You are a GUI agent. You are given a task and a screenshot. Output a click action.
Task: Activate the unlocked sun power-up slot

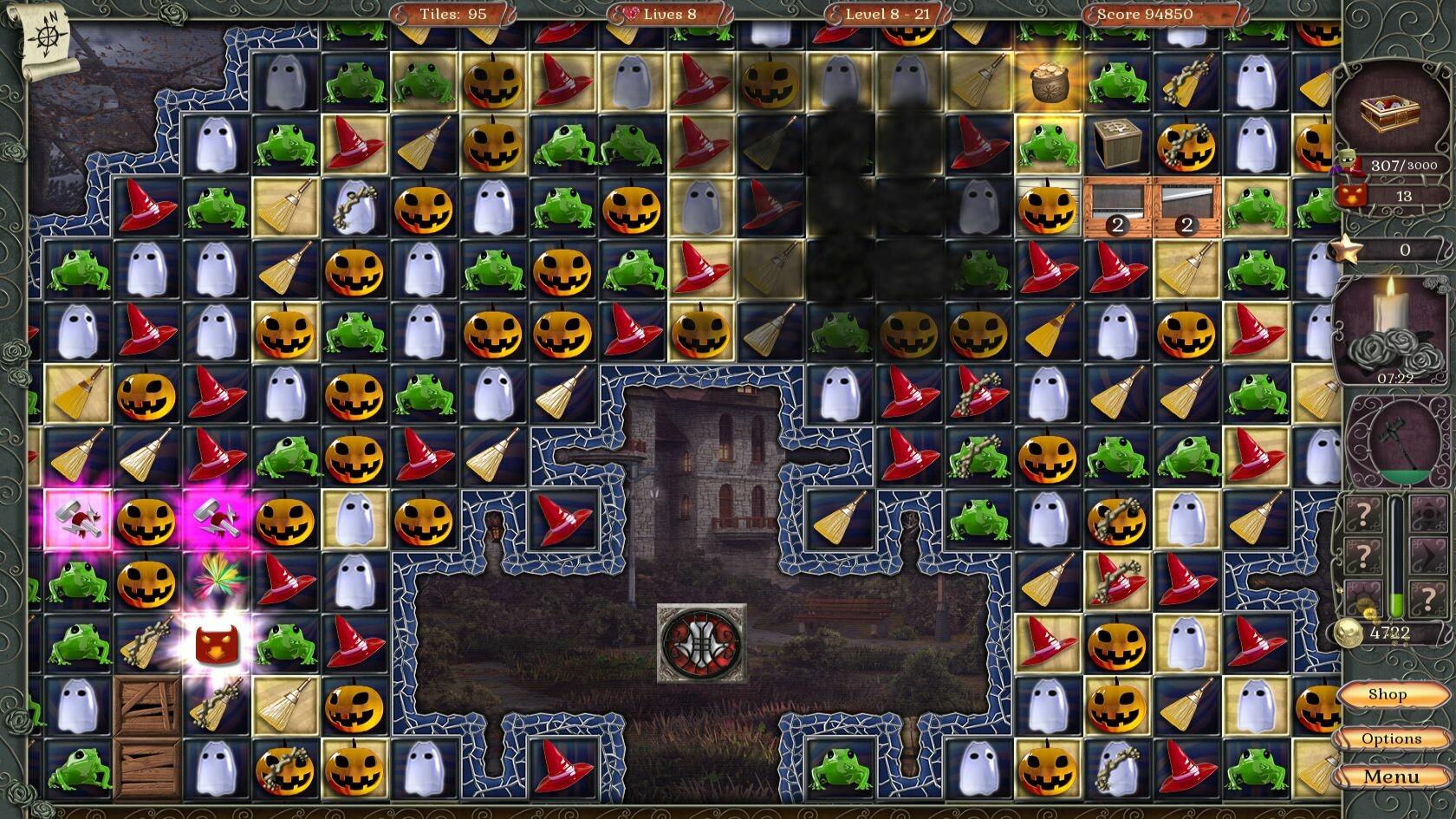[1364, 596]
